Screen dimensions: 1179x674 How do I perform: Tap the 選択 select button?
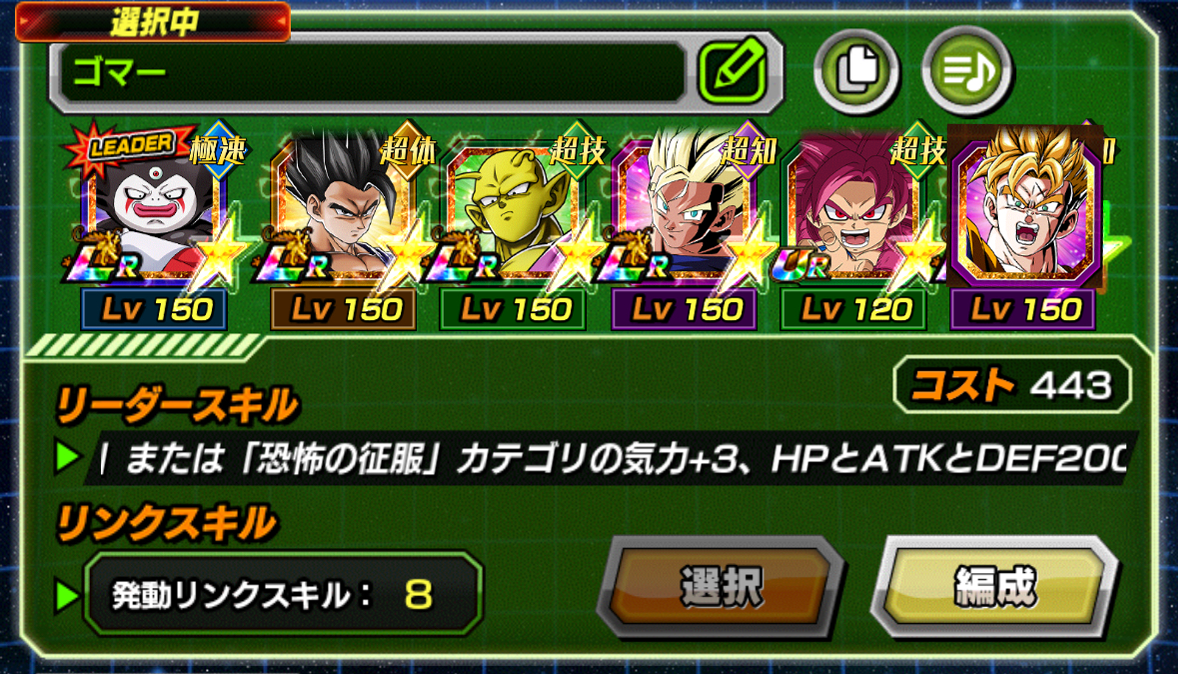tap(719, 587)
